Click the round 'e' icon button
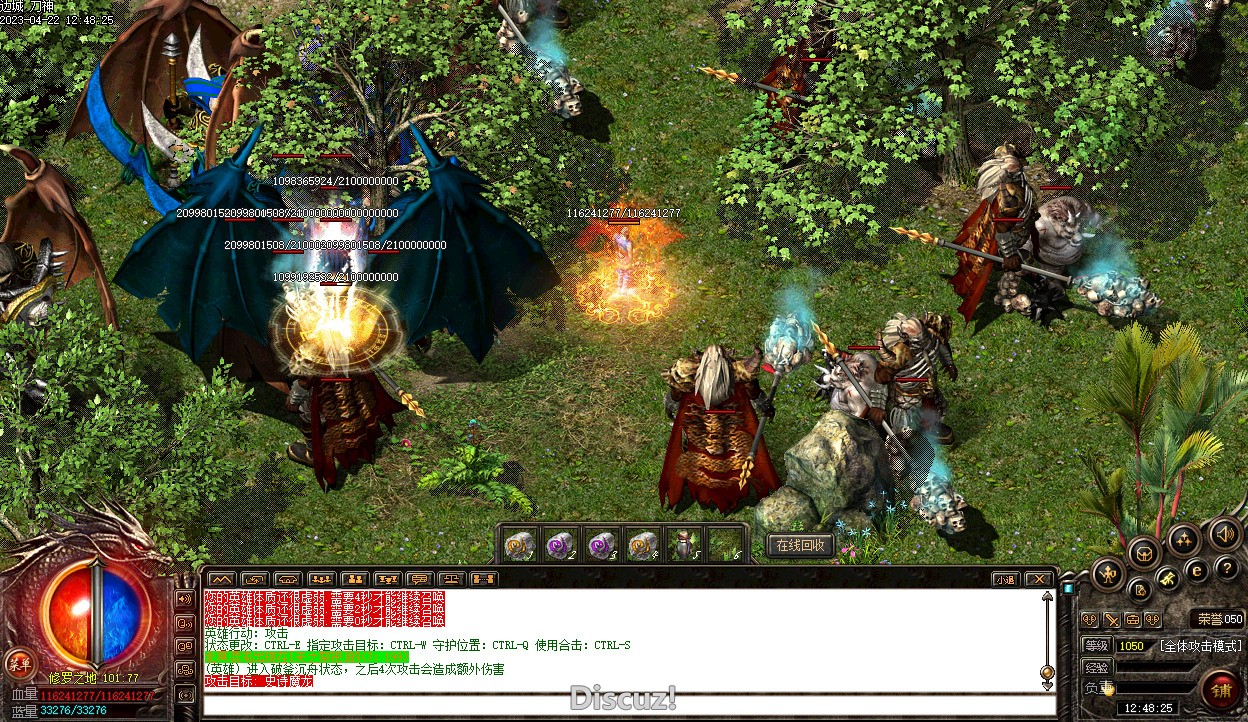Image resolution: width=1248 pixels, height=722 pixels. 1196,571
